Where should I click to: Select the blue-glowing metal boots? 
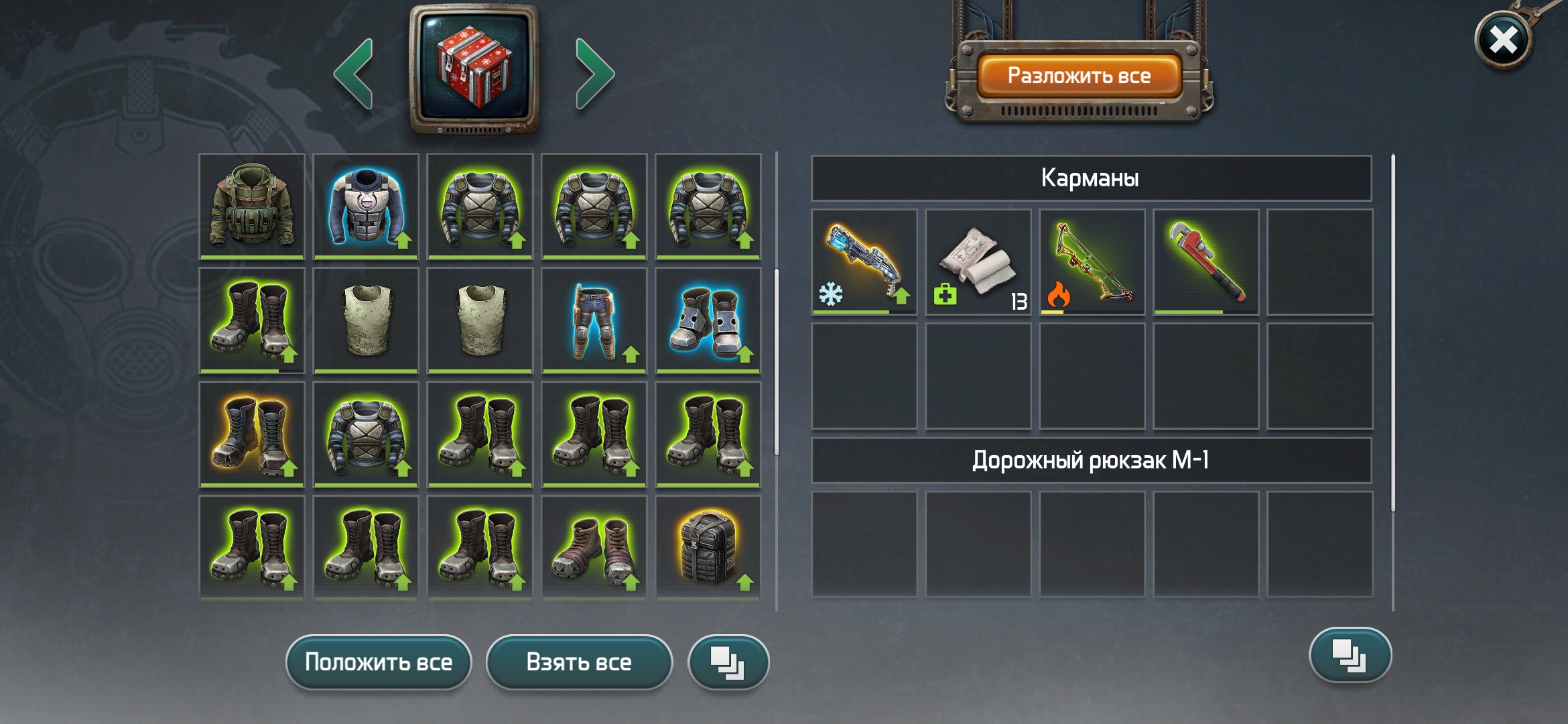(x=708, y=320)
